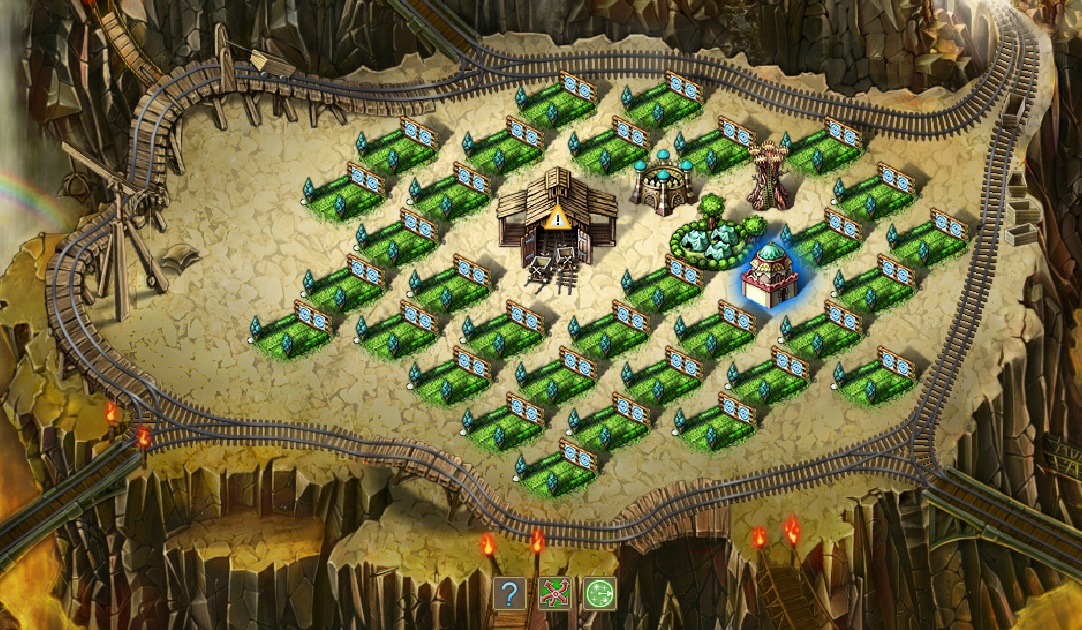Select the red crossed-arrows move button
This screenshot has height=630, width=1082.
click(554, 594)
